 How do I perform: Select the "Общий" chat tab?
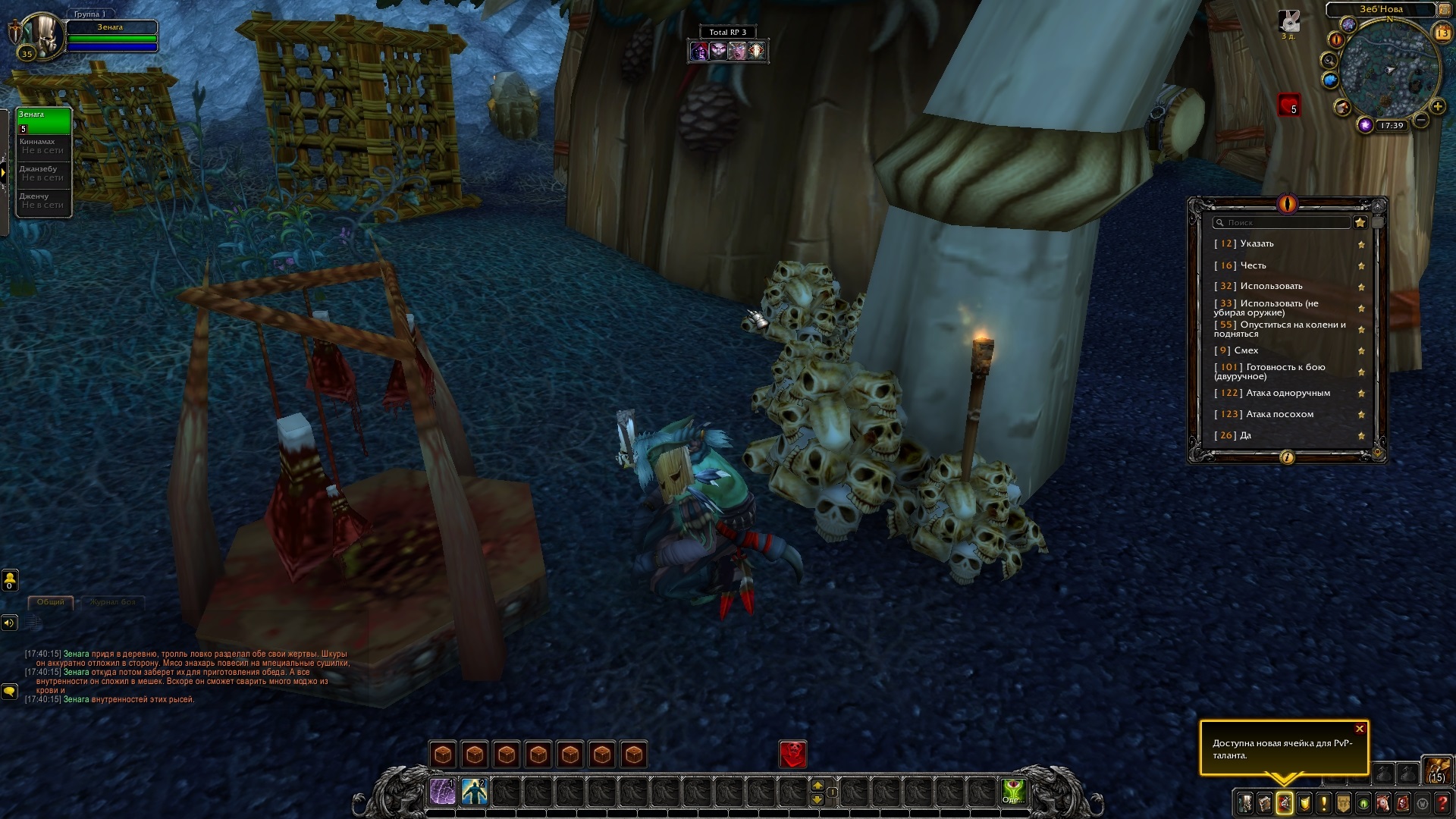point(51,602)
